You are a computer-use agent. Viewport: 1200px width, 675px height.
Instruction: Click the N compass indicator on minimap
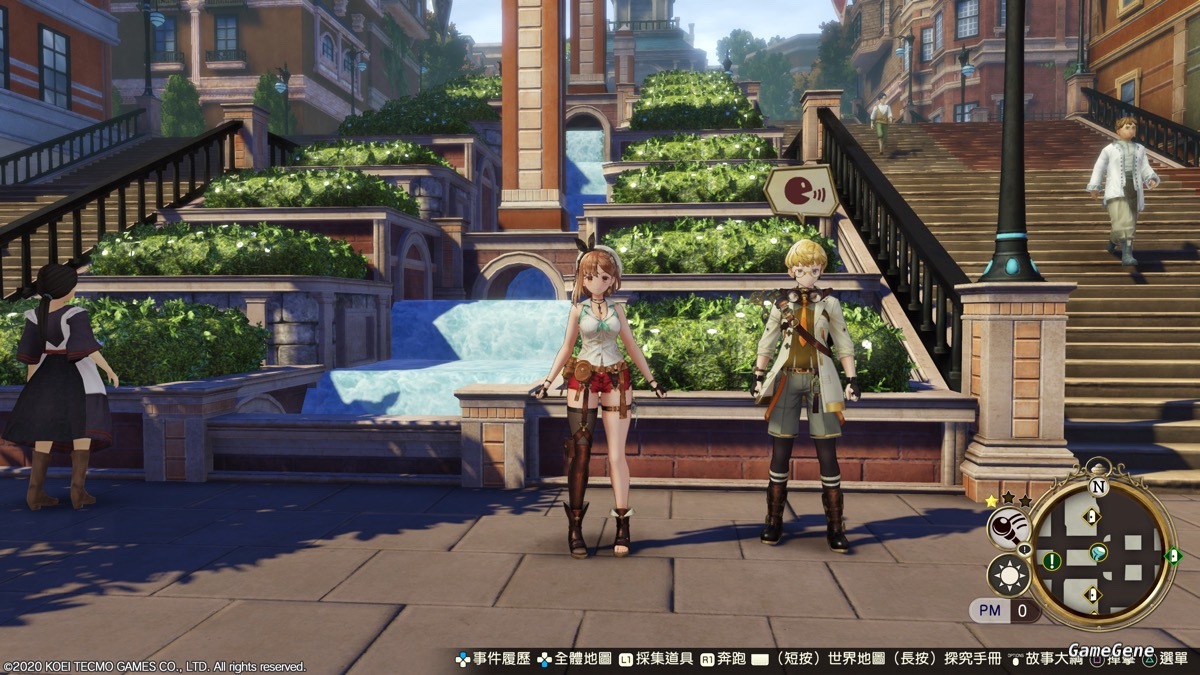(1099, 487)
